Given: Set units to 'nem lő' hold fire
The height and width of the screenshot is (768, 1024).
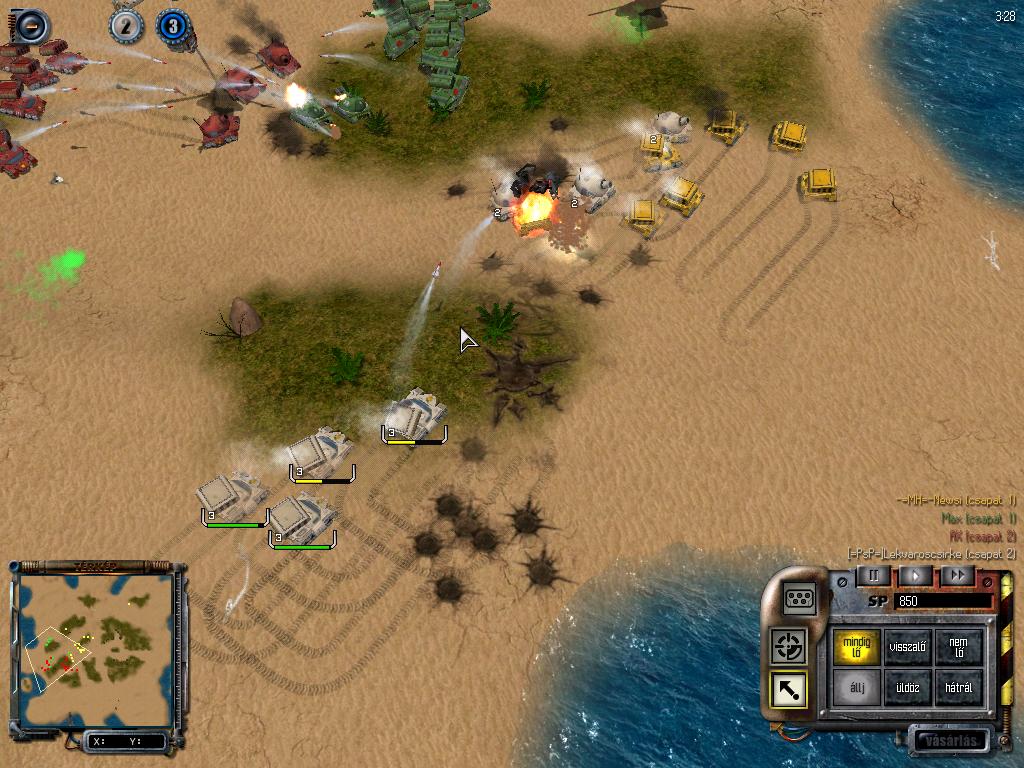Looking at the screenshot, I should [x=958, y=646].
